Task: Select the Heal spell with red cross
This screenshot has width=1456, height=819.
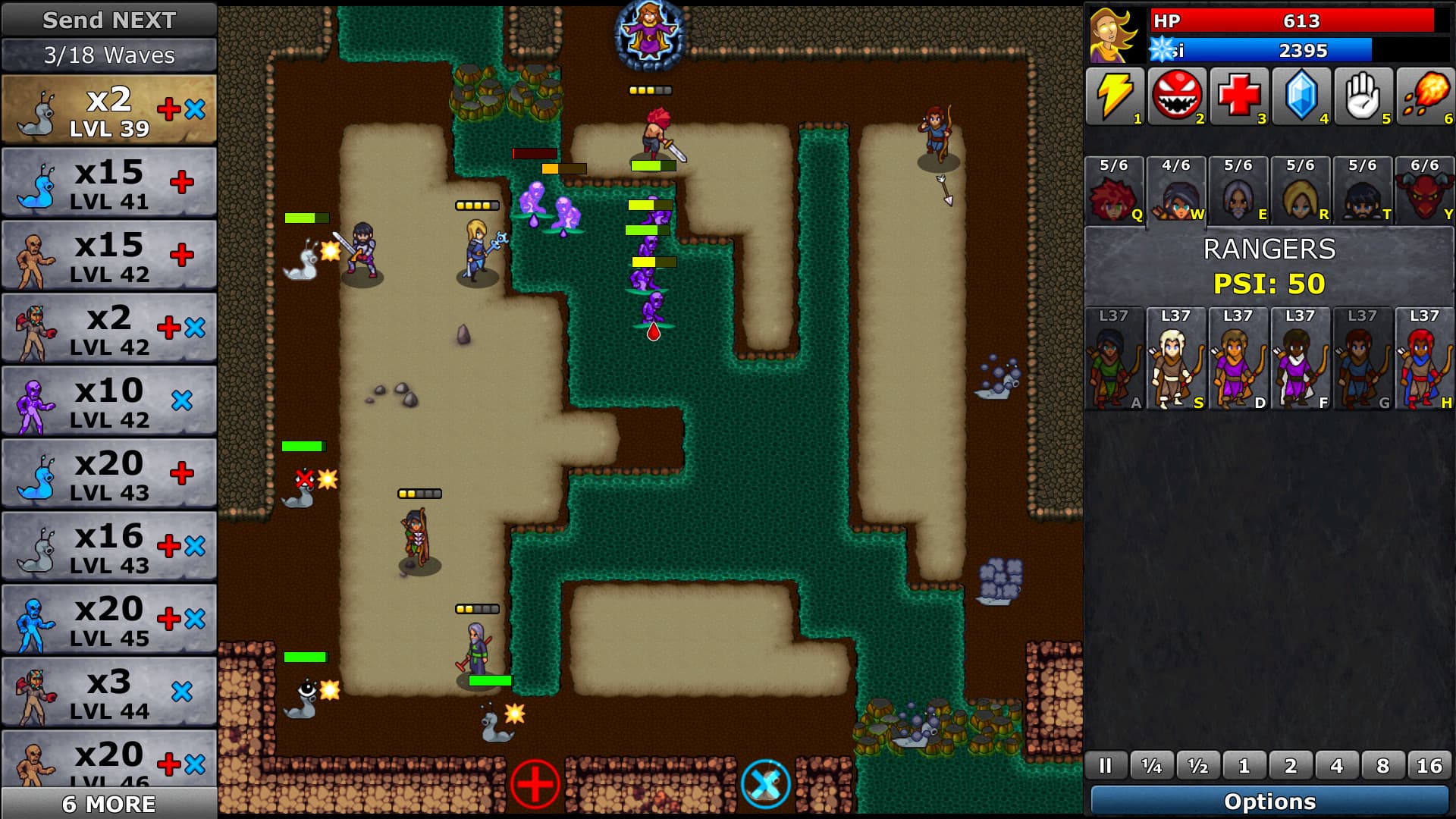Action: 1239,96
